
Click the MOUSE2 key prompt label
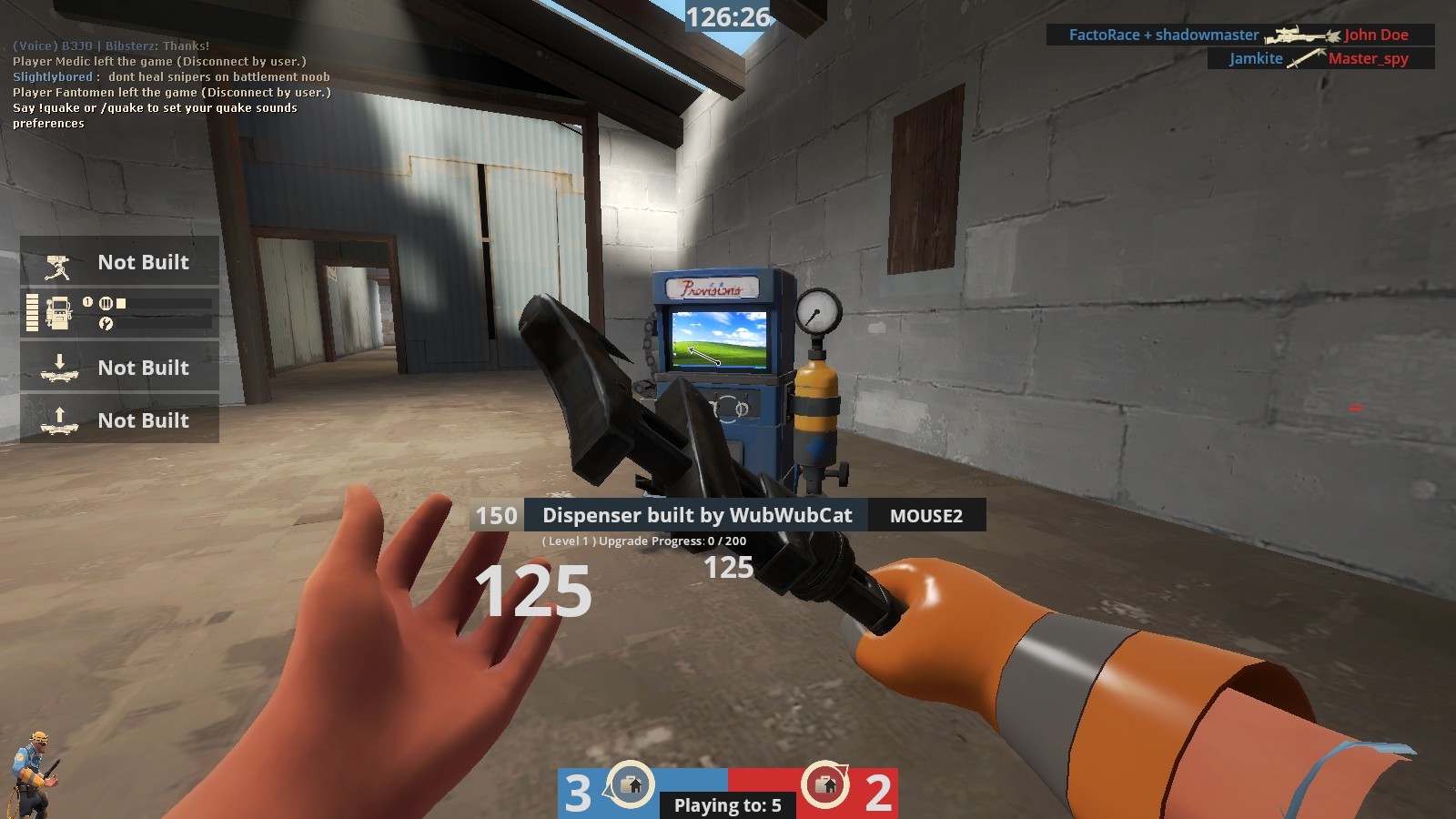click(x=925, y=515)
